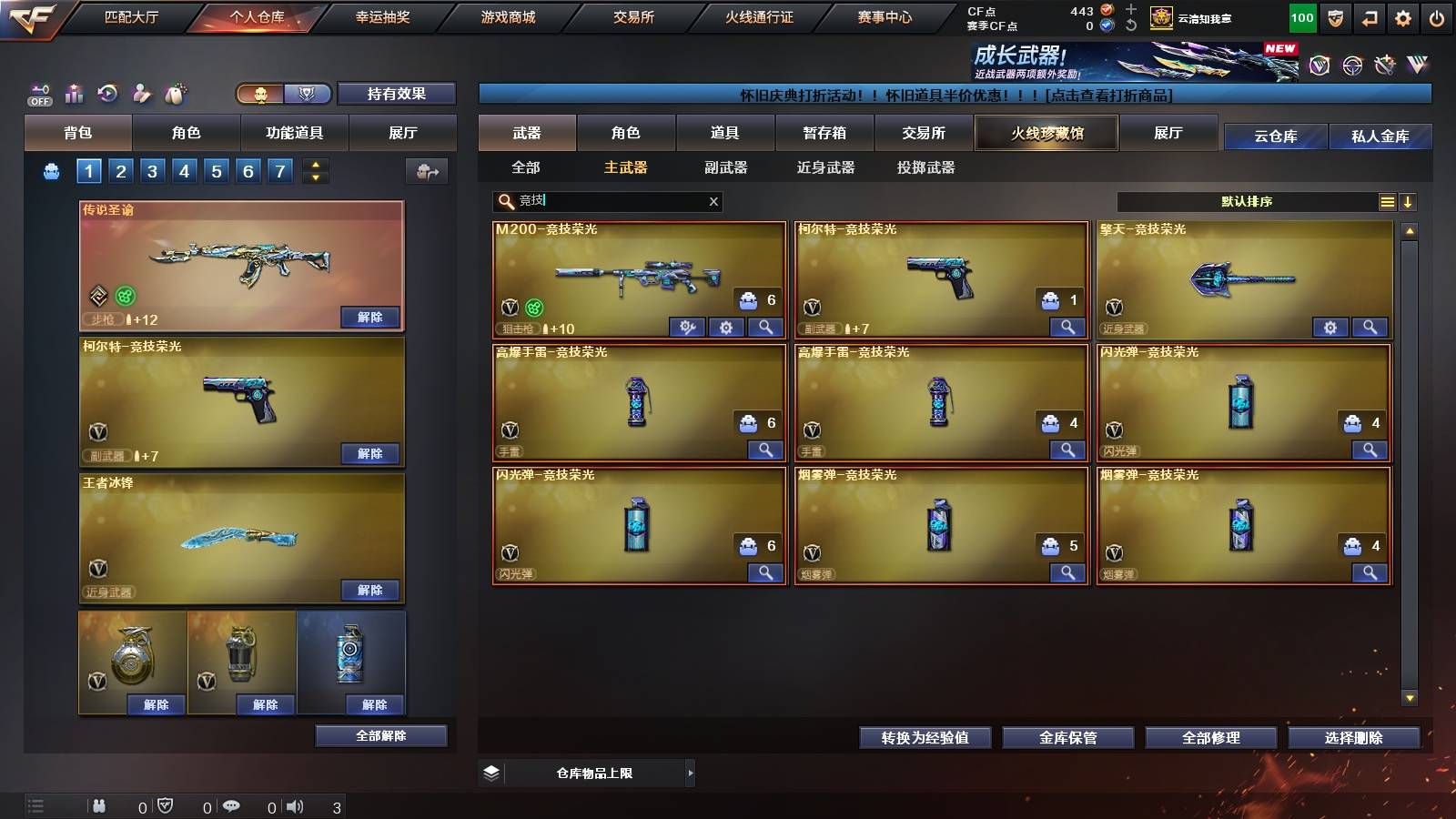Open the 默认排序 sort dropdown

click(x=1247, y=201)
